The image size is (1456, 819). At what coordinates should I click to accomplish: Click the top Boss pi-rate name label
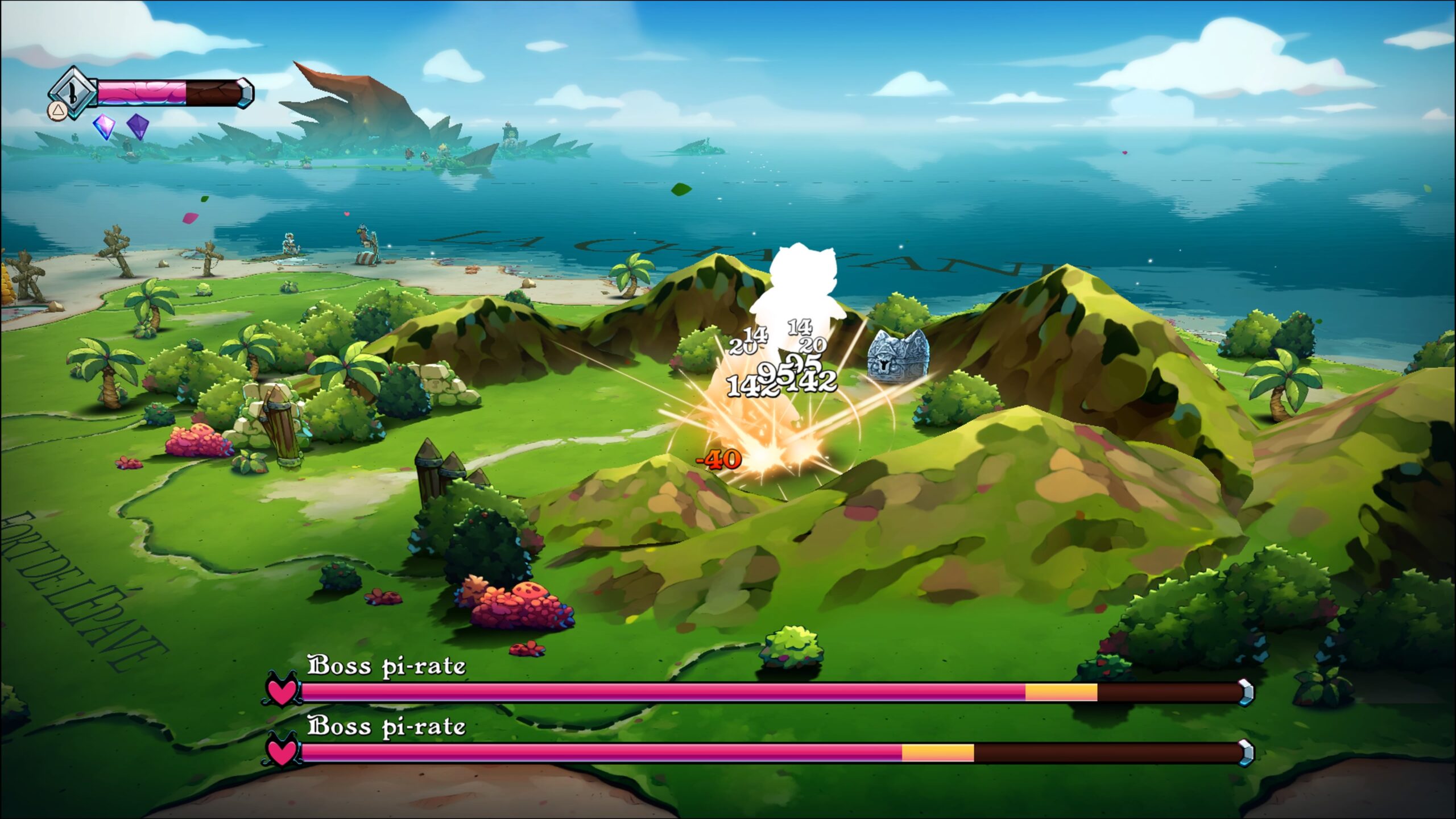coord(387,665)
